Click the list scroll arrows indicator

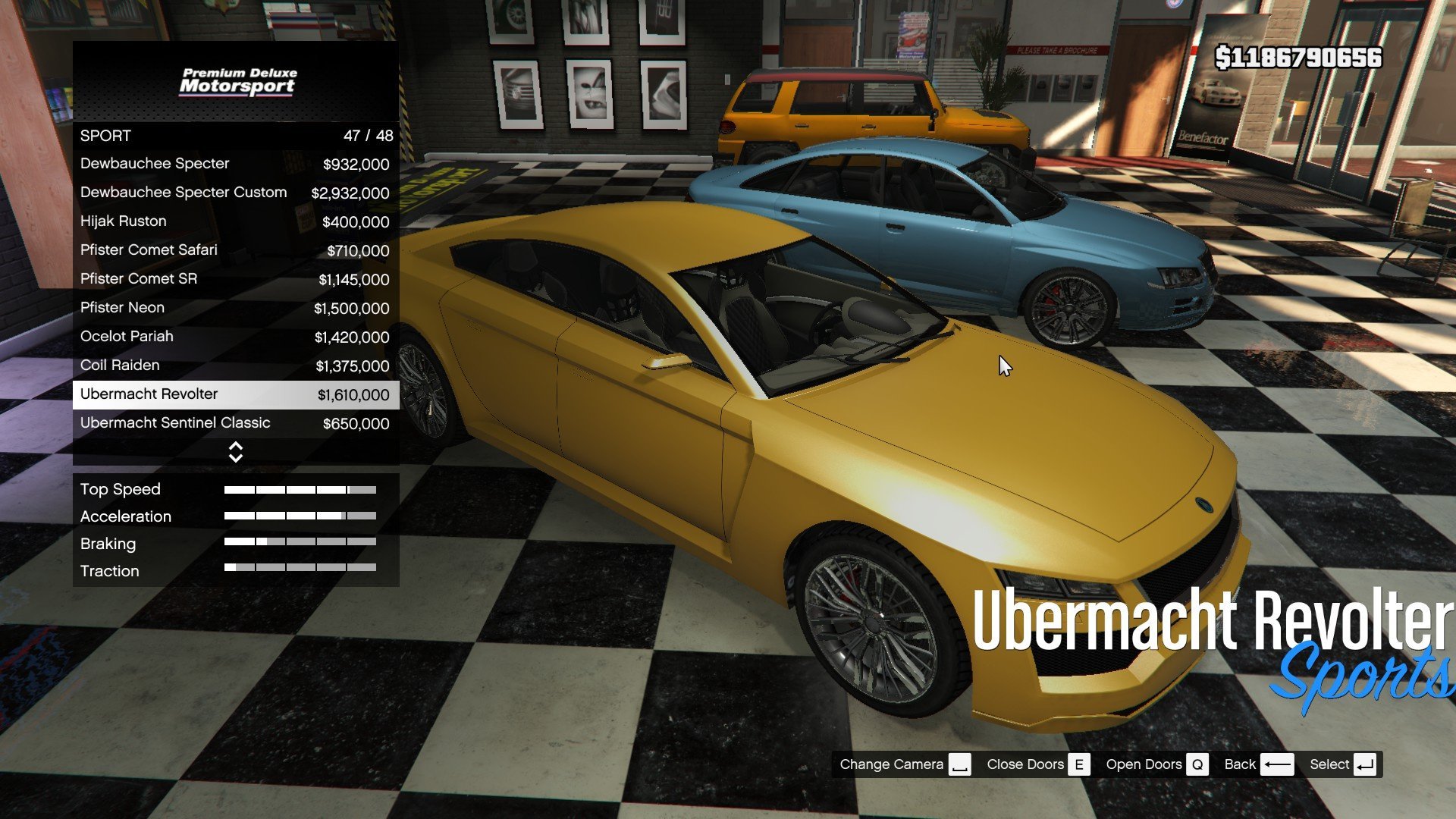(236, 452)
